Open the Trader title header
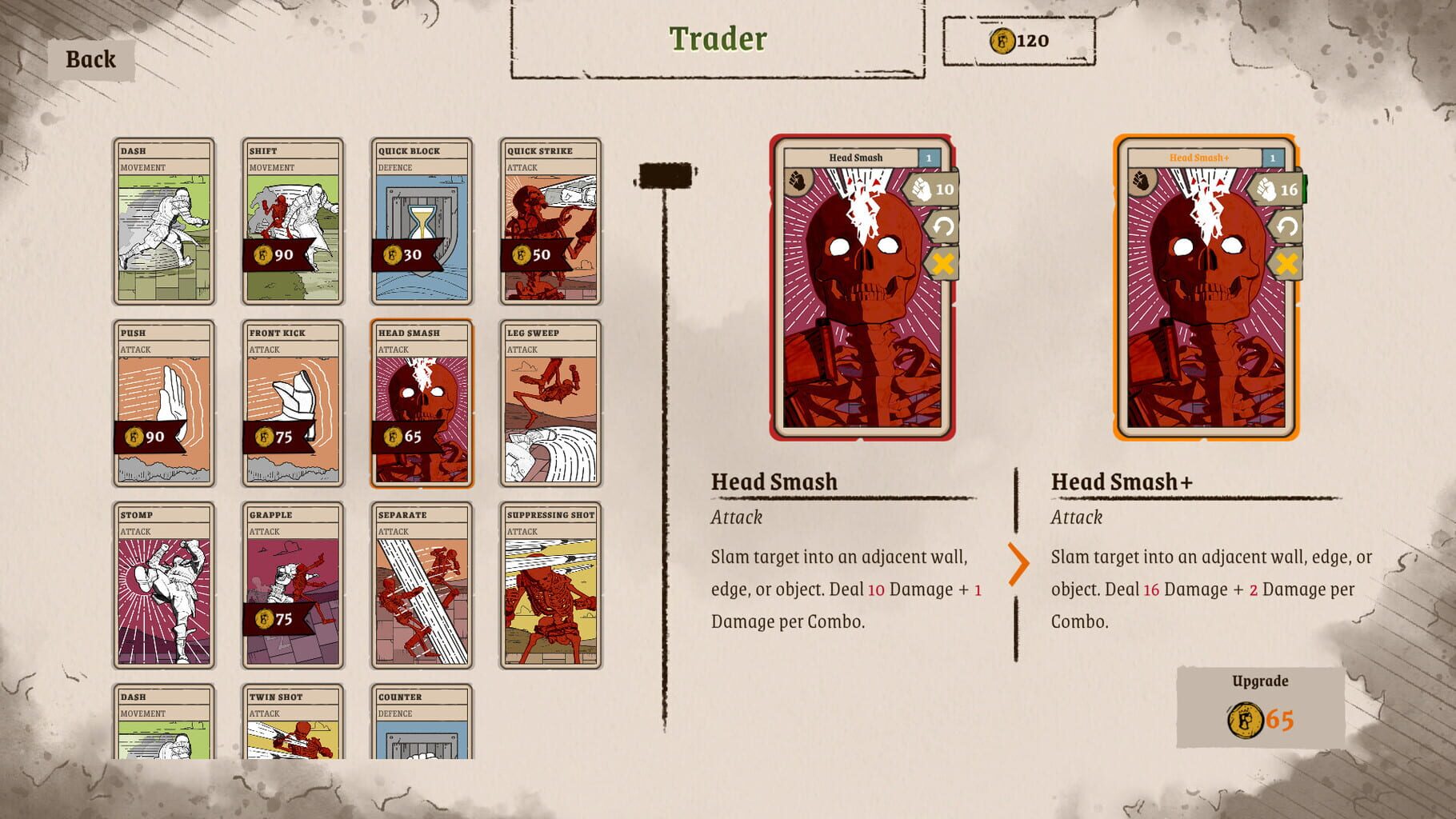 pos(717,38)
